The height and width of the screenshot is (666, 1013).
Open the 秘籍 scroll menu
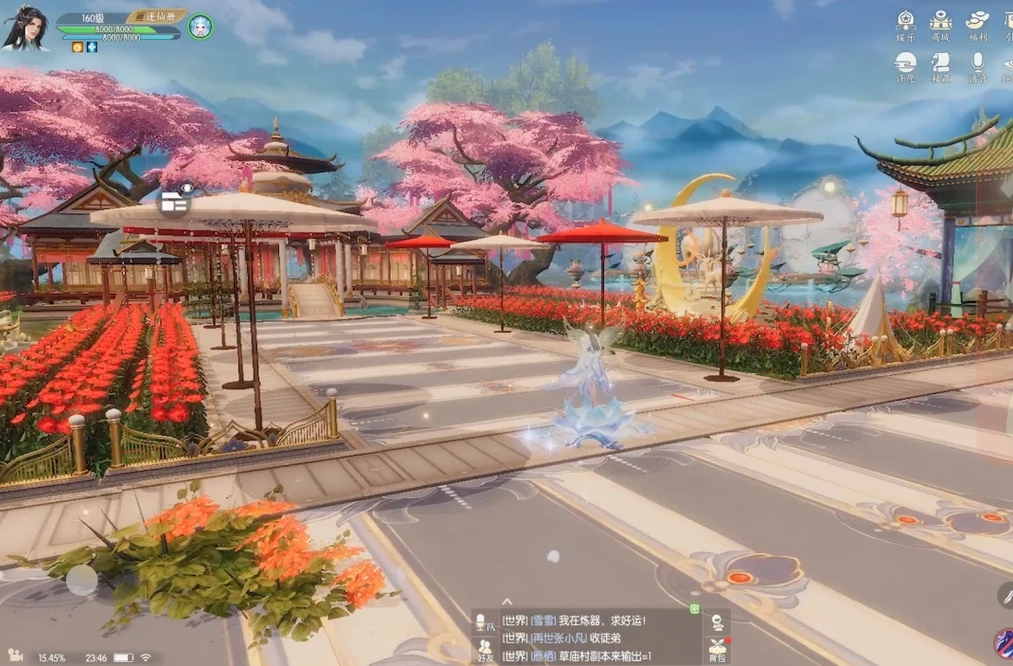941,67
